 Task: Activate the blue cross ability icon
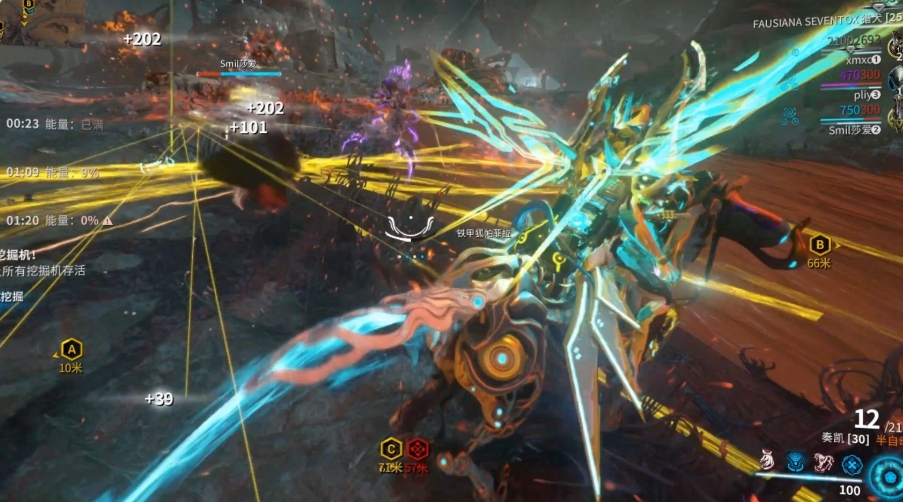coord(851,463)
